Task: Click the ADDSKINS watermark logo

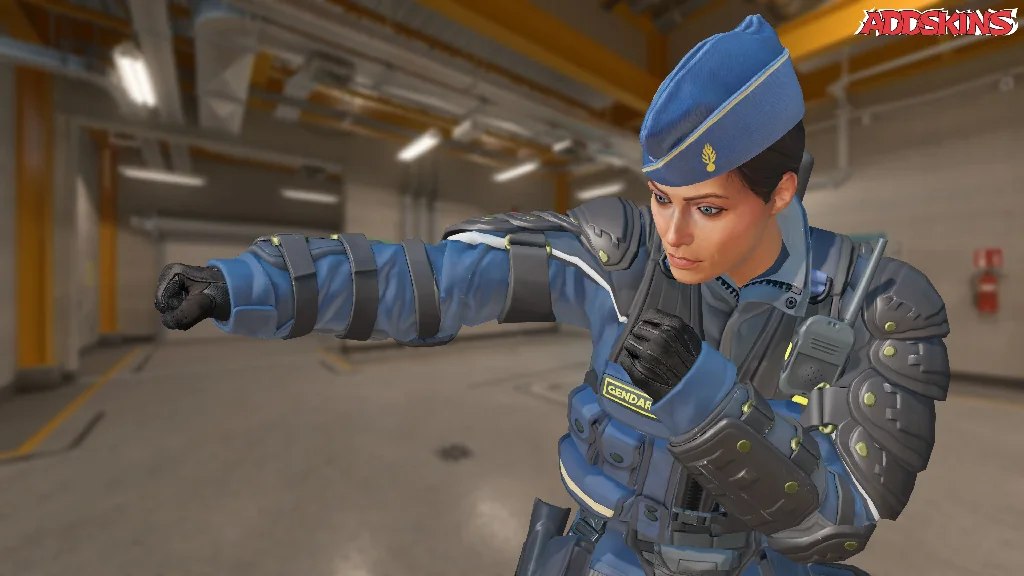Action: click(x=936, y=23)
